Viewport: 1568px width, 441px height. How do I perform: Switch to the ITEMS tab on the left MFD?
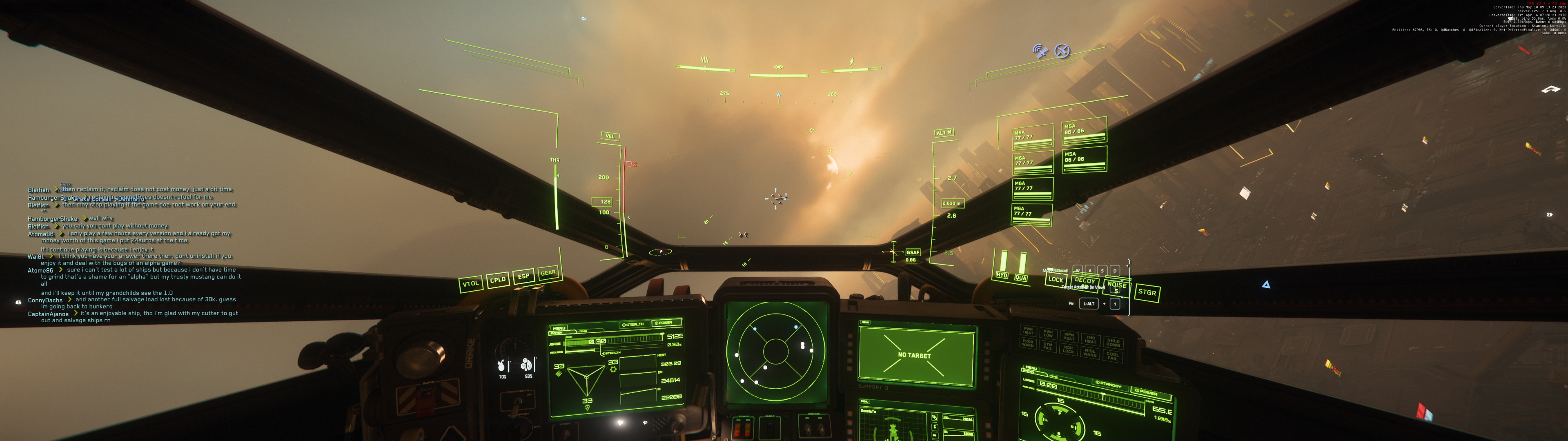[x=583, y=332]
